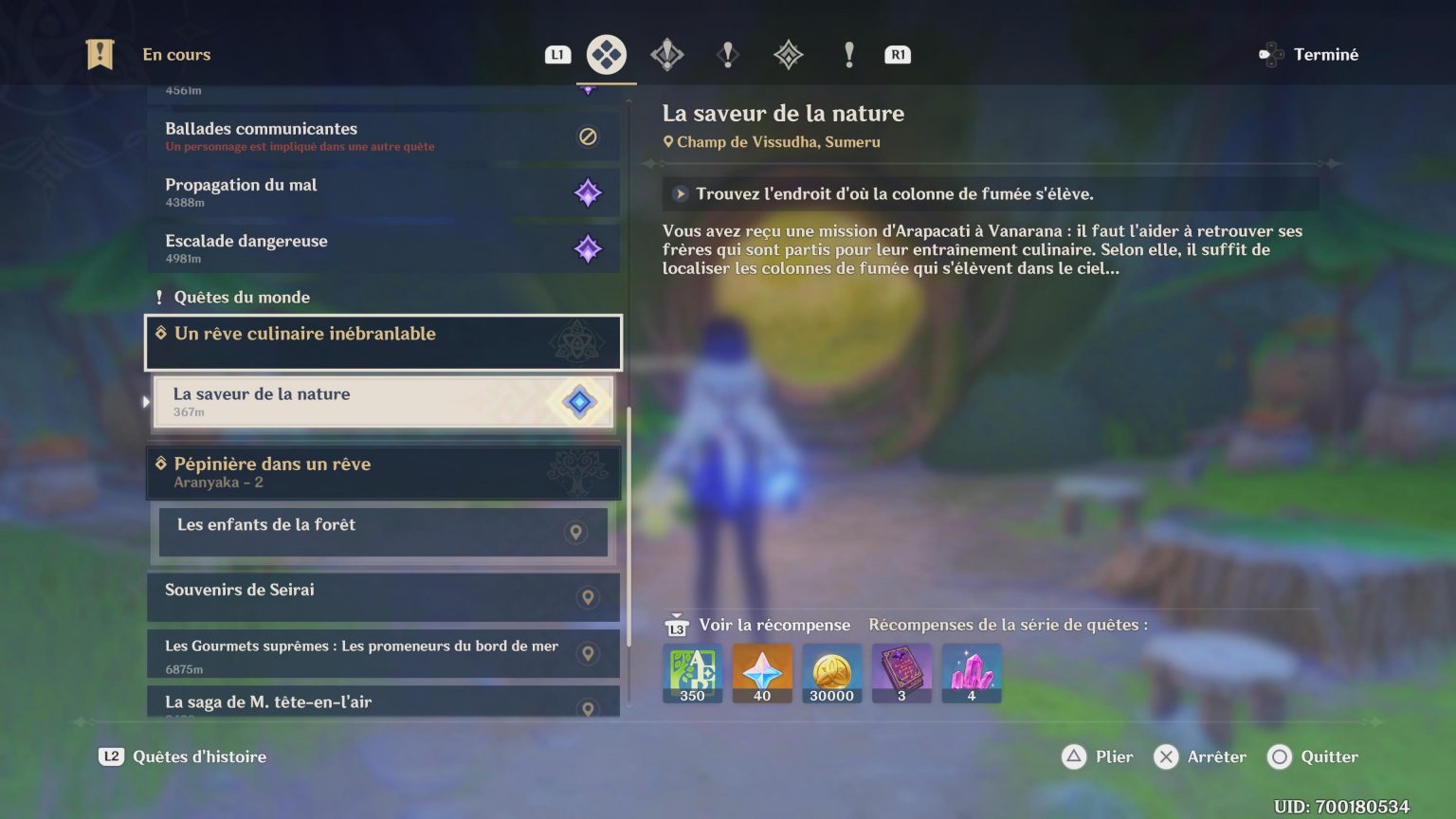
Task: Select the Sumeru emblem icon in the quest filter bar
Action: point(787,54)
